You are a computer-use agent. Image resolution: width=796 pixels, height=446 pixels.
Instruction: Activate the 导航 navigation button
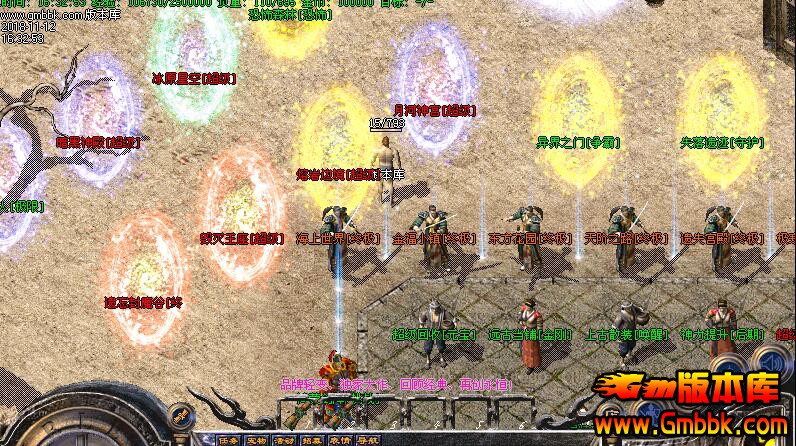tap(368, 439)
